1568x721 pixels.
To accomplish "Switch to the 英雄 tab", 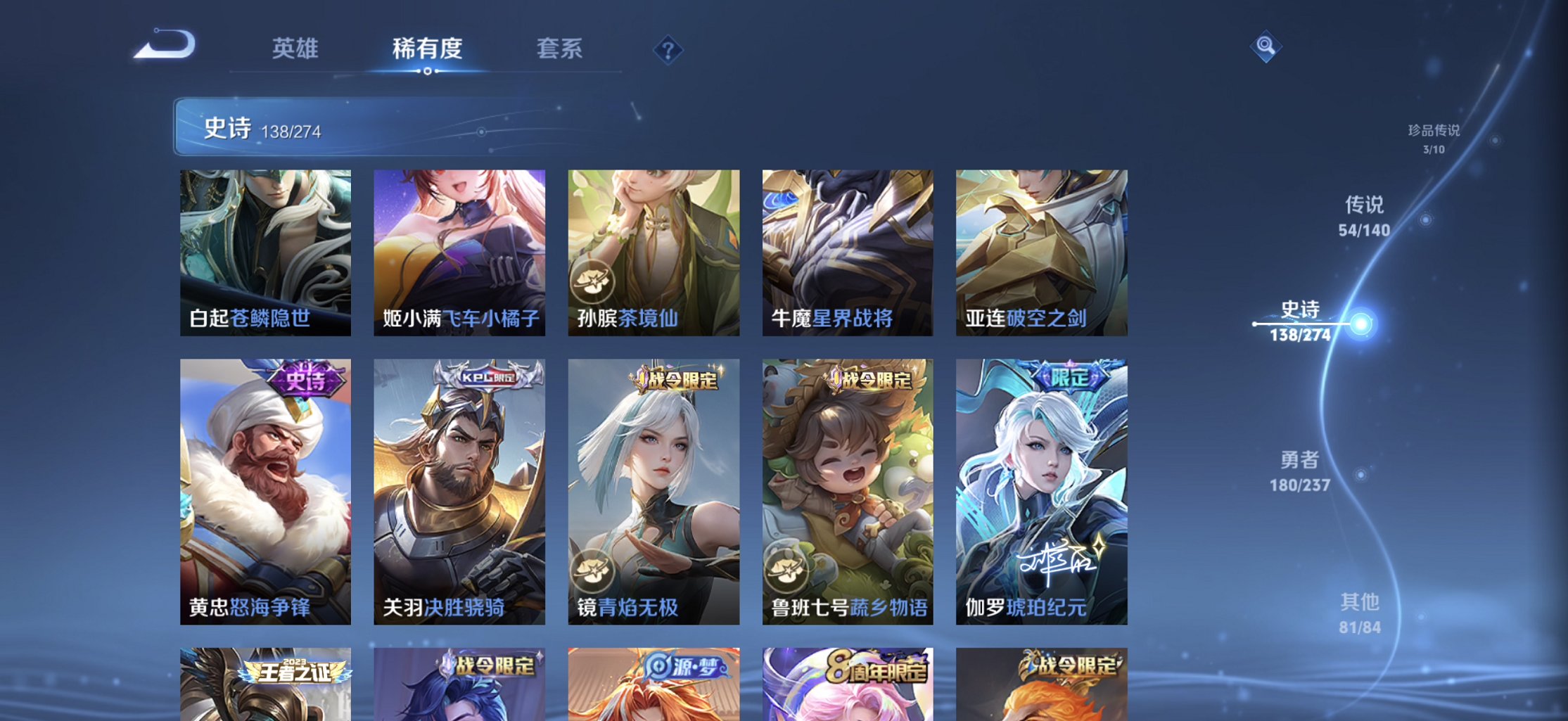I will click(296, 48).
